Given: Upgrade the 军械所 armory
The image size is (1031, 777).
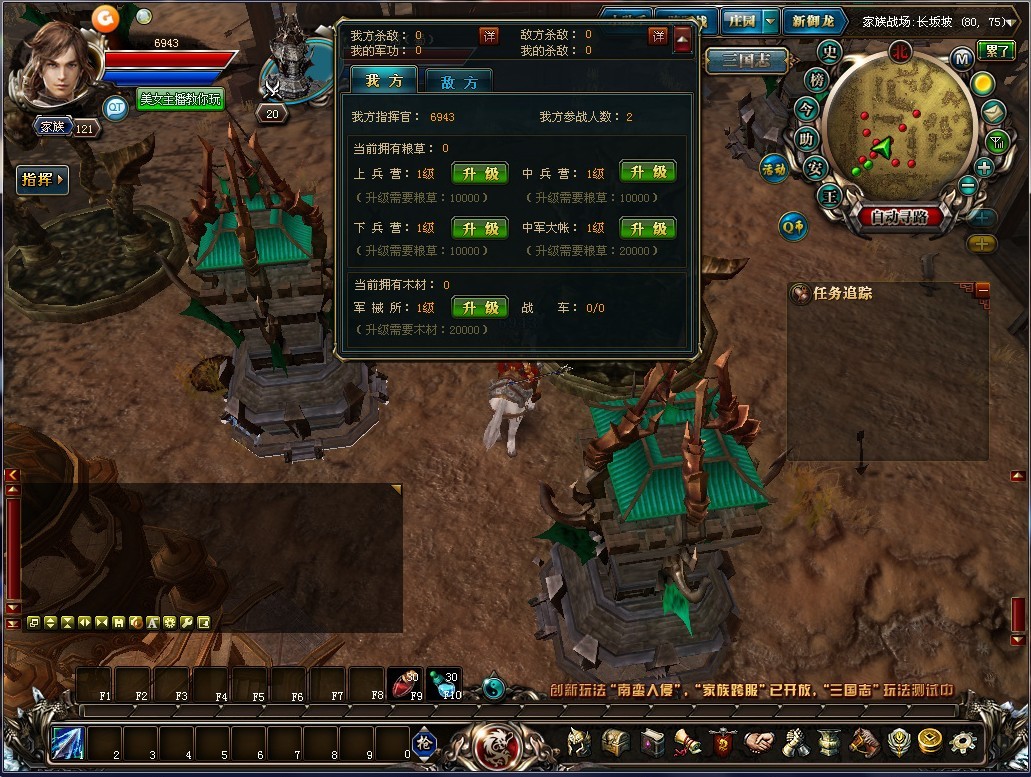Looking at the screenshot, I should click(480, 308).
